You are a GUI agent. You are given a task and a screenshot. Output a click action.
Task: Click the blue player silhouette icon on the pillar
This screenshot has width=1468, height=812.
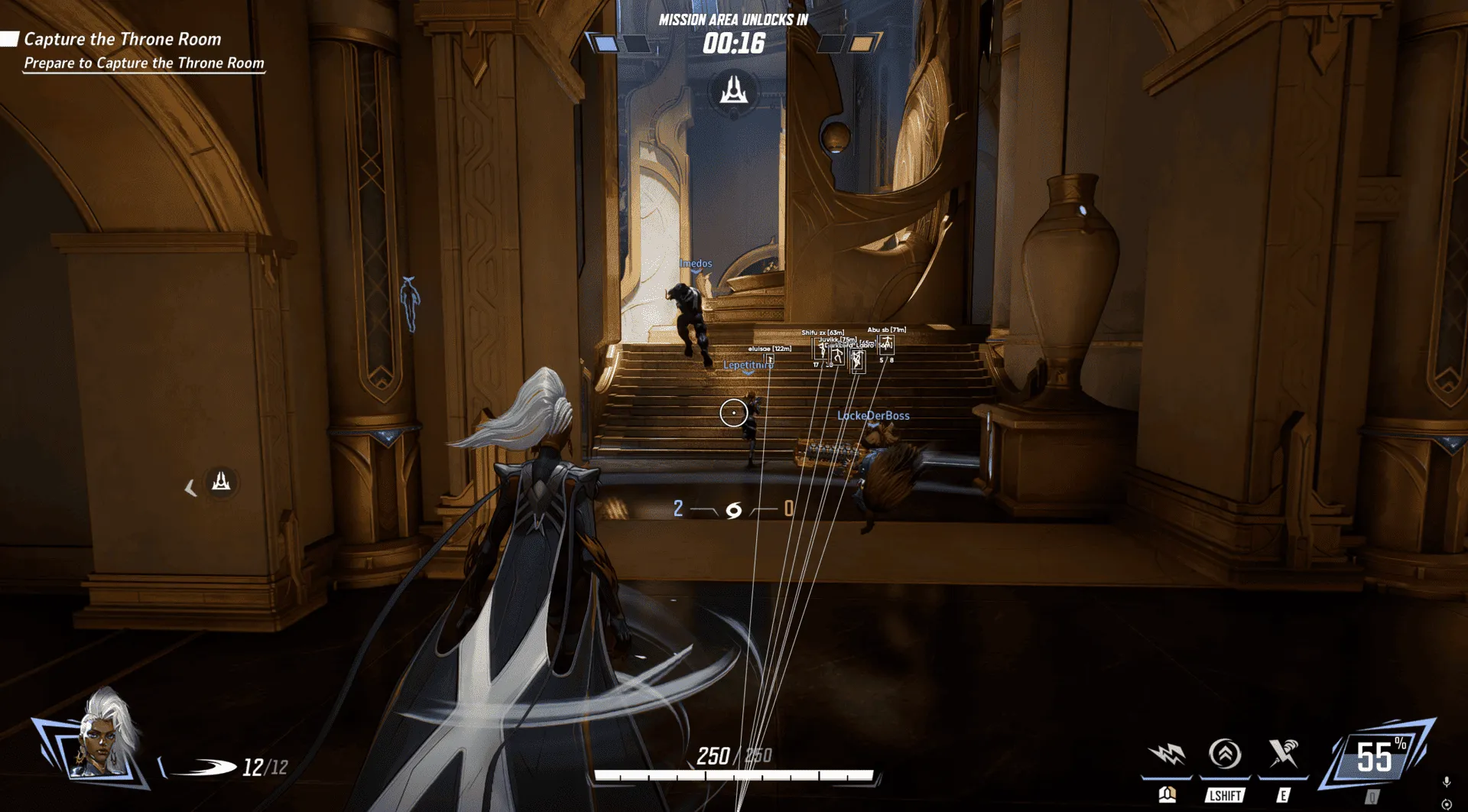coord(410,298)
